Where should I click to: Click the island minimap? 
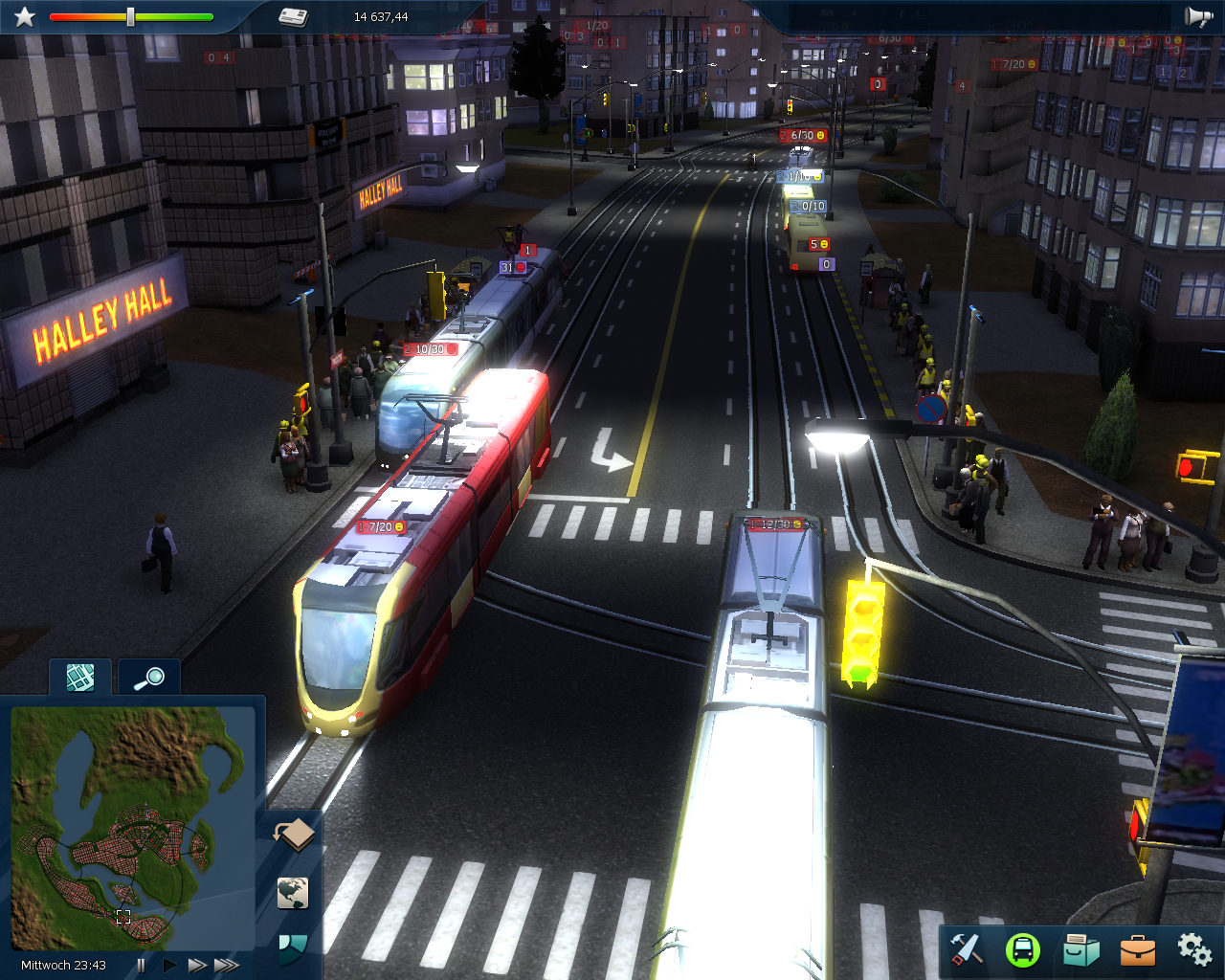point(132,828)
